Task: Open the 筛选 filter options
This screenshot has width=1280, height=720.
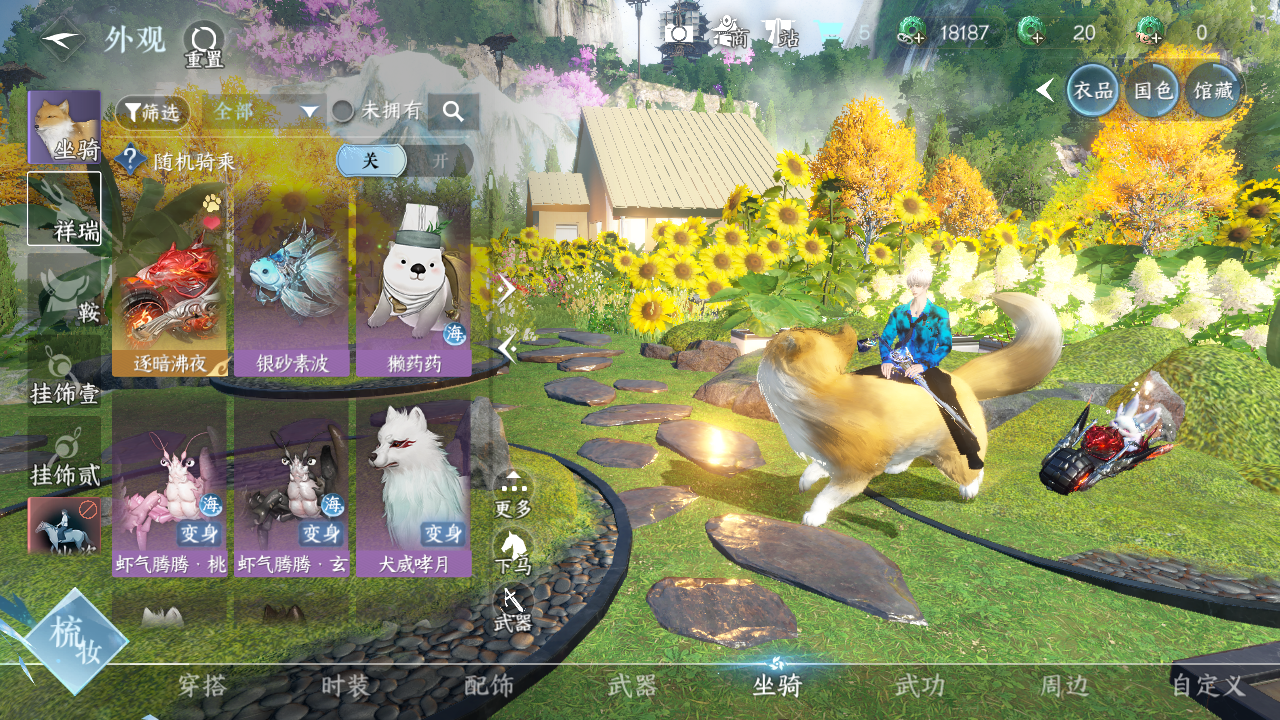Action: tap(152, 112)
